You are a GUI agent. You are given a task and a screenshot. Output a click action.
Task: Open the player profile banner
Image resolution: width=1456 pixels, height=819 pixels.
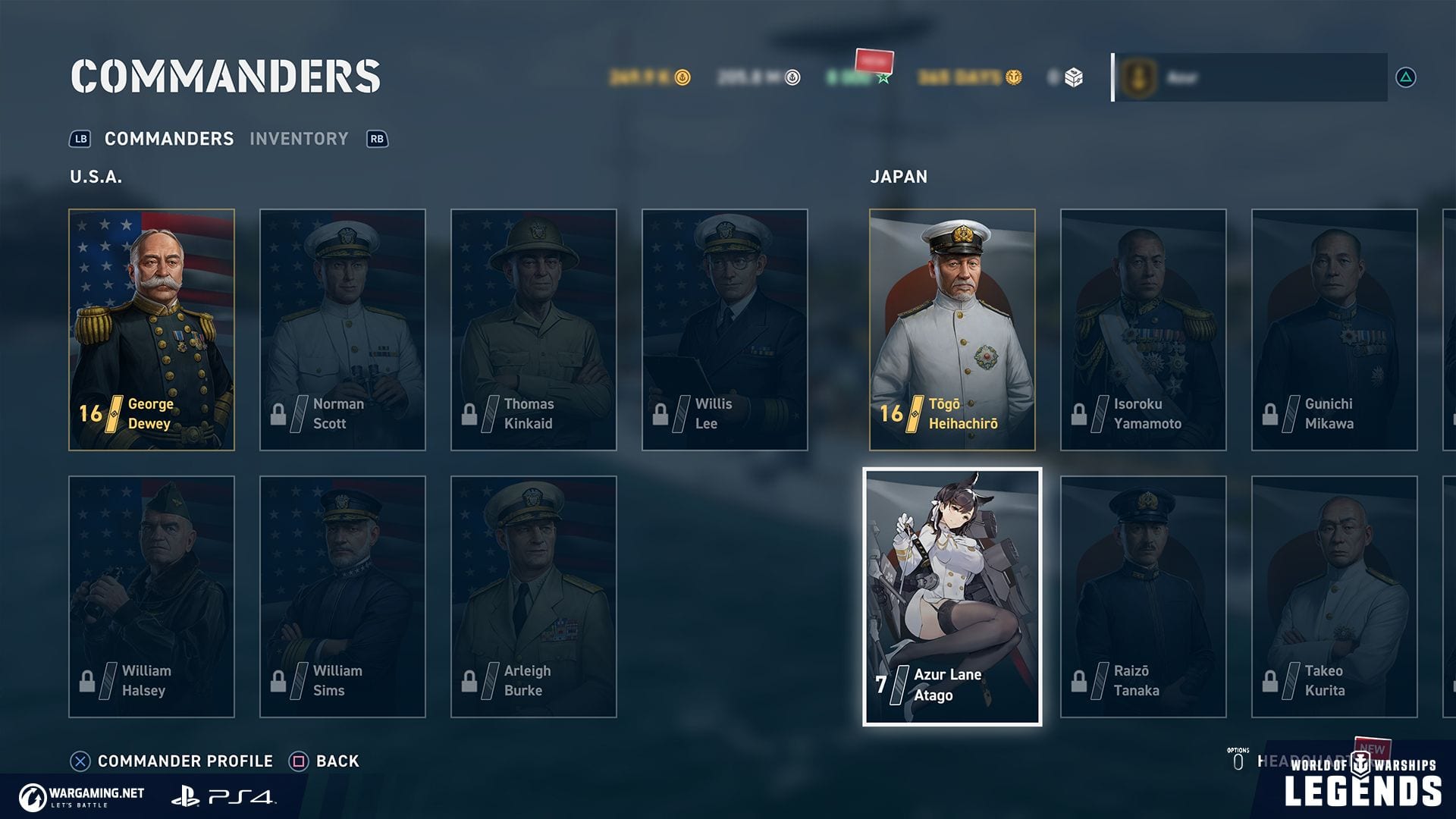click(1250, 77)
